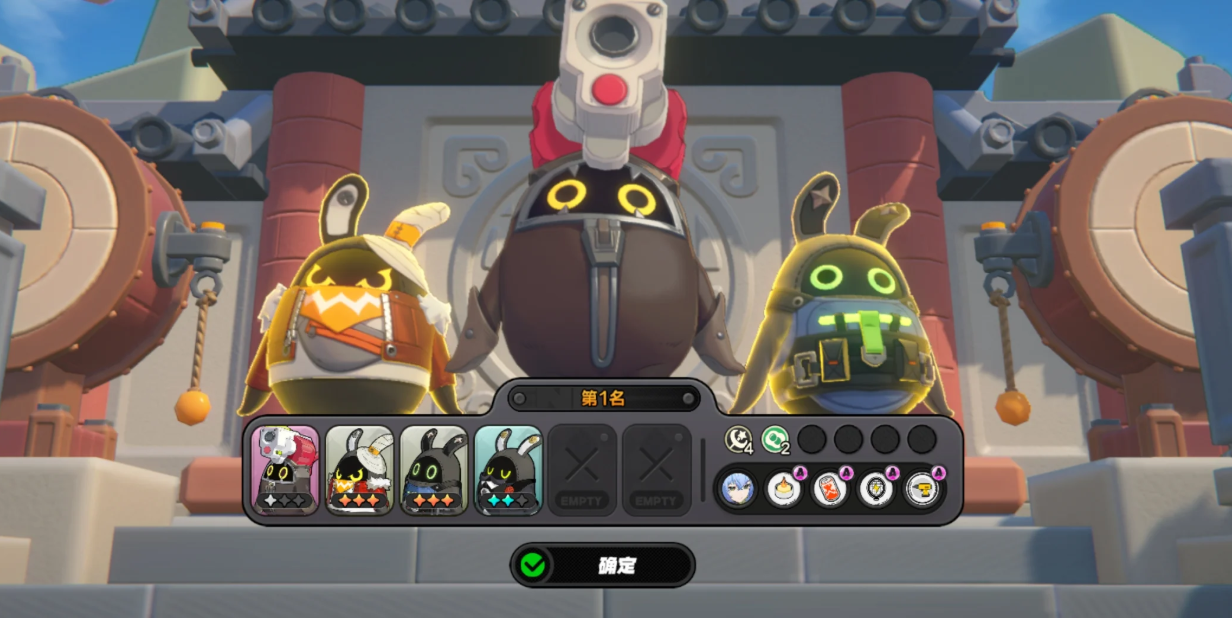Select the white-turban bunny with orange stars

(359, 469)
